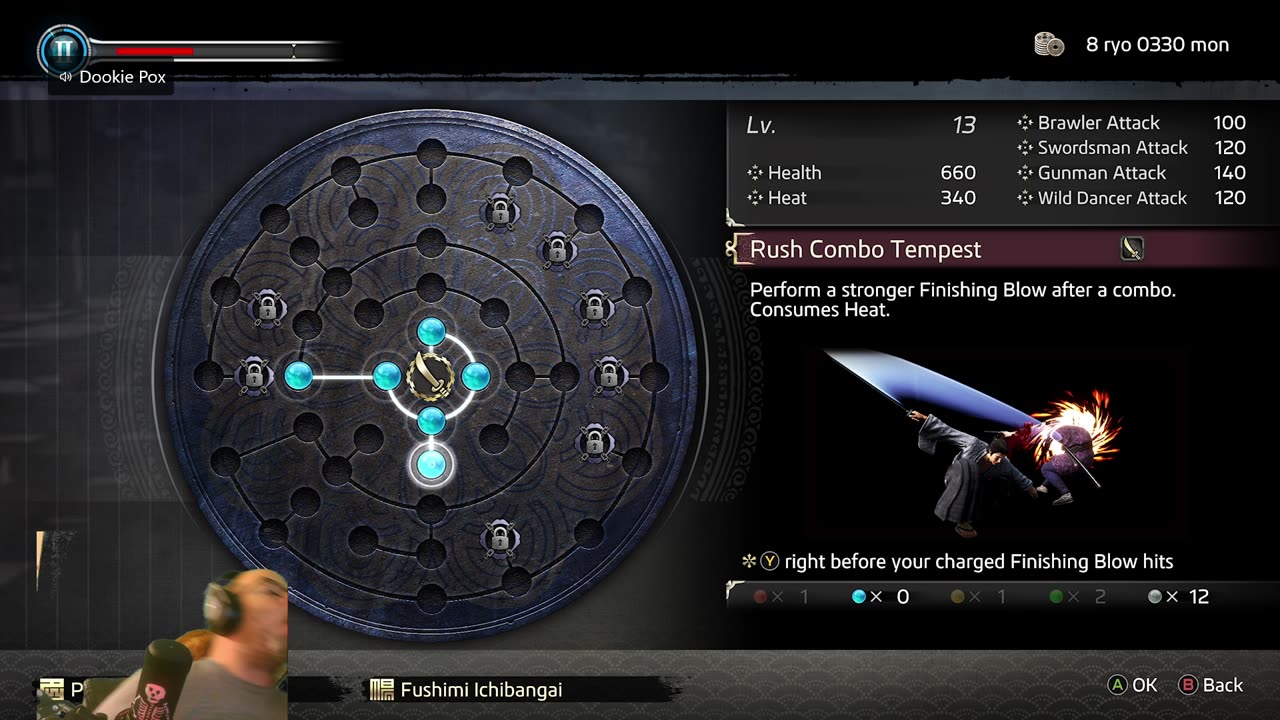
Task: Select the blue orb immediately left of sword emblem
Action: coord(387,376)
